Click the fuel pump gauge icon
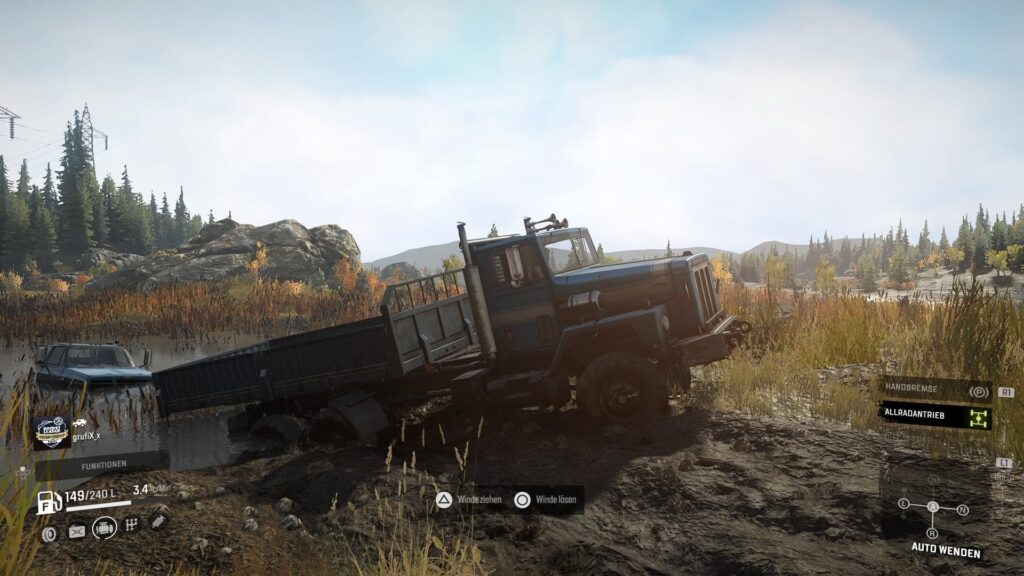The width and height of the screenshot is (1024, 576). pos(49,502)
